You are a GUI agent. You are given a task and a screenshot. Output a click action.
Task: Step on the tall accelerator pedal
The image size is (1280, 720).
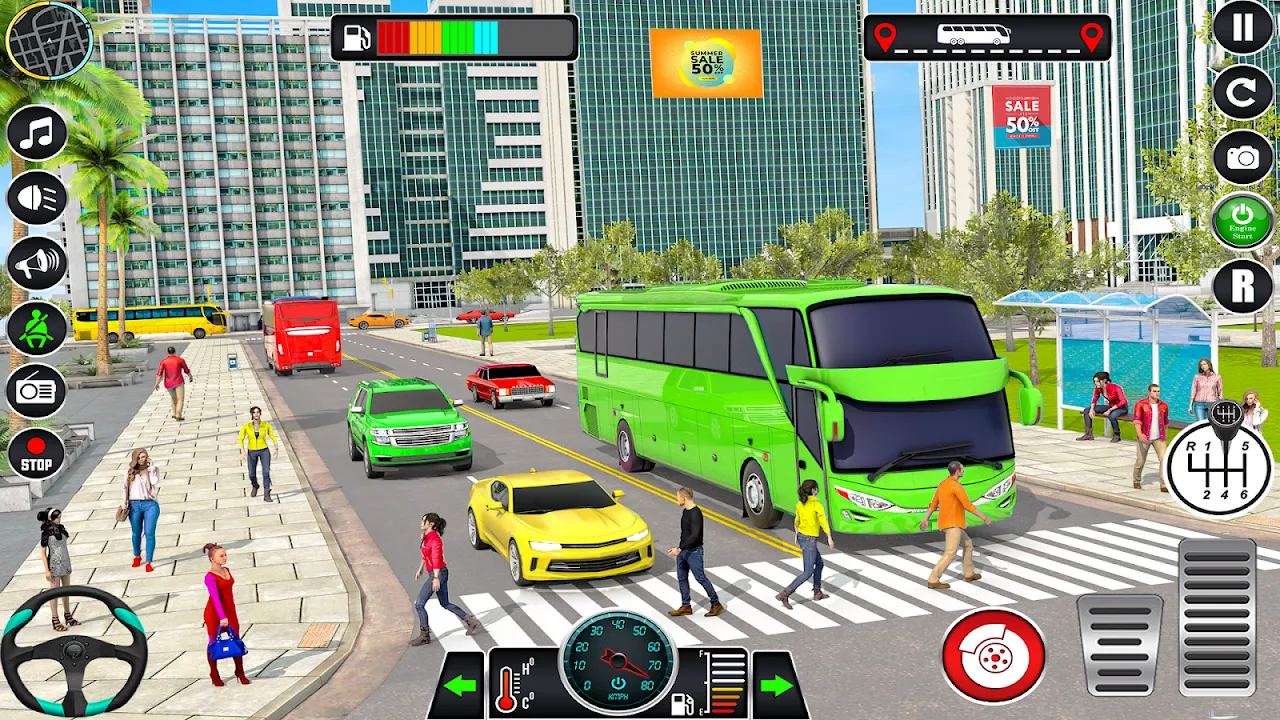click(x=1217, y=617)
